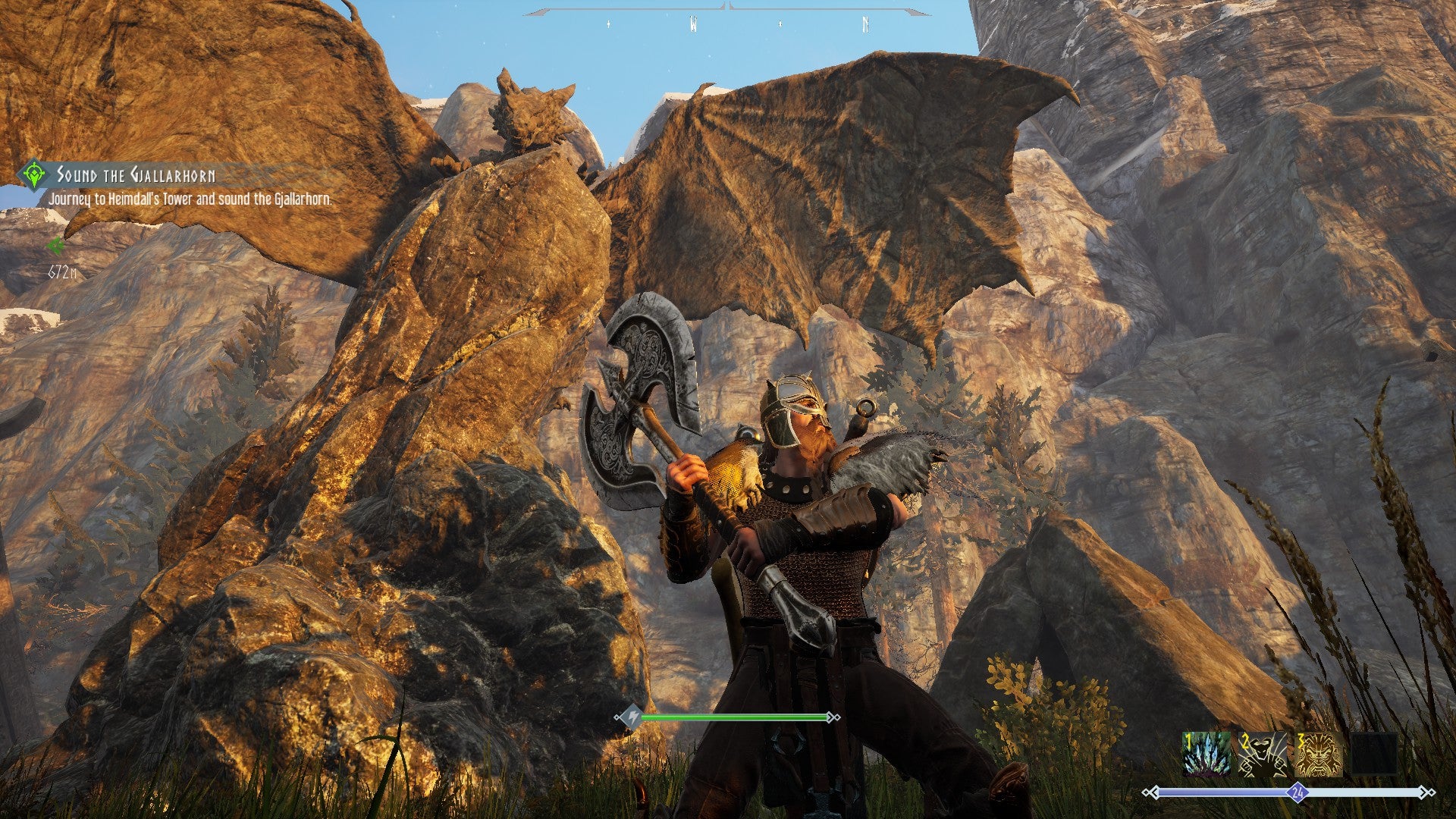This screenshot has width=1456, height=819.
Task: Toggle the quest distance indicator showing 672m
Action: (62, 270)
